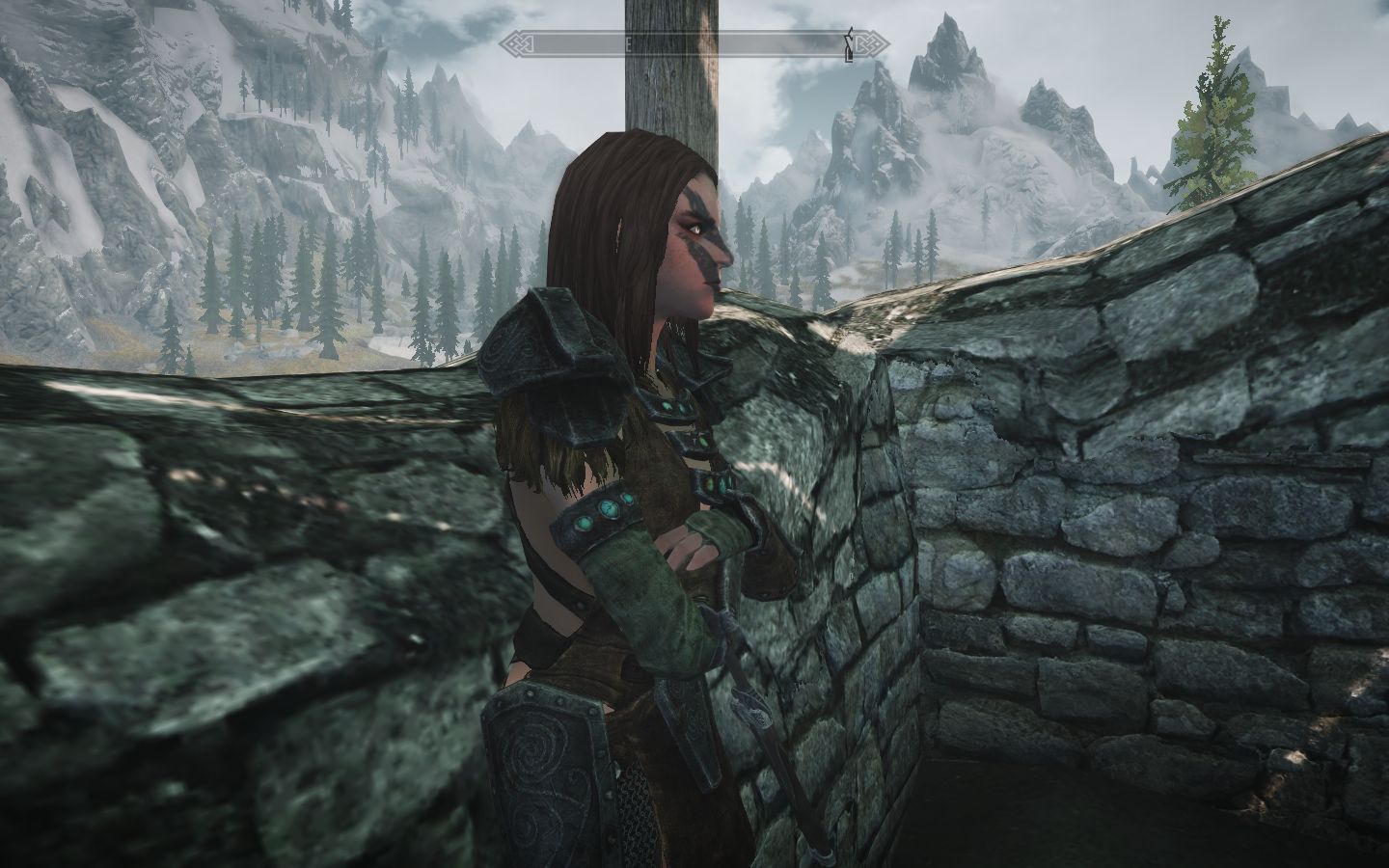Select the East marker on the compass
The width and height of the screenshot is (1389, 868).
point(628,43)
